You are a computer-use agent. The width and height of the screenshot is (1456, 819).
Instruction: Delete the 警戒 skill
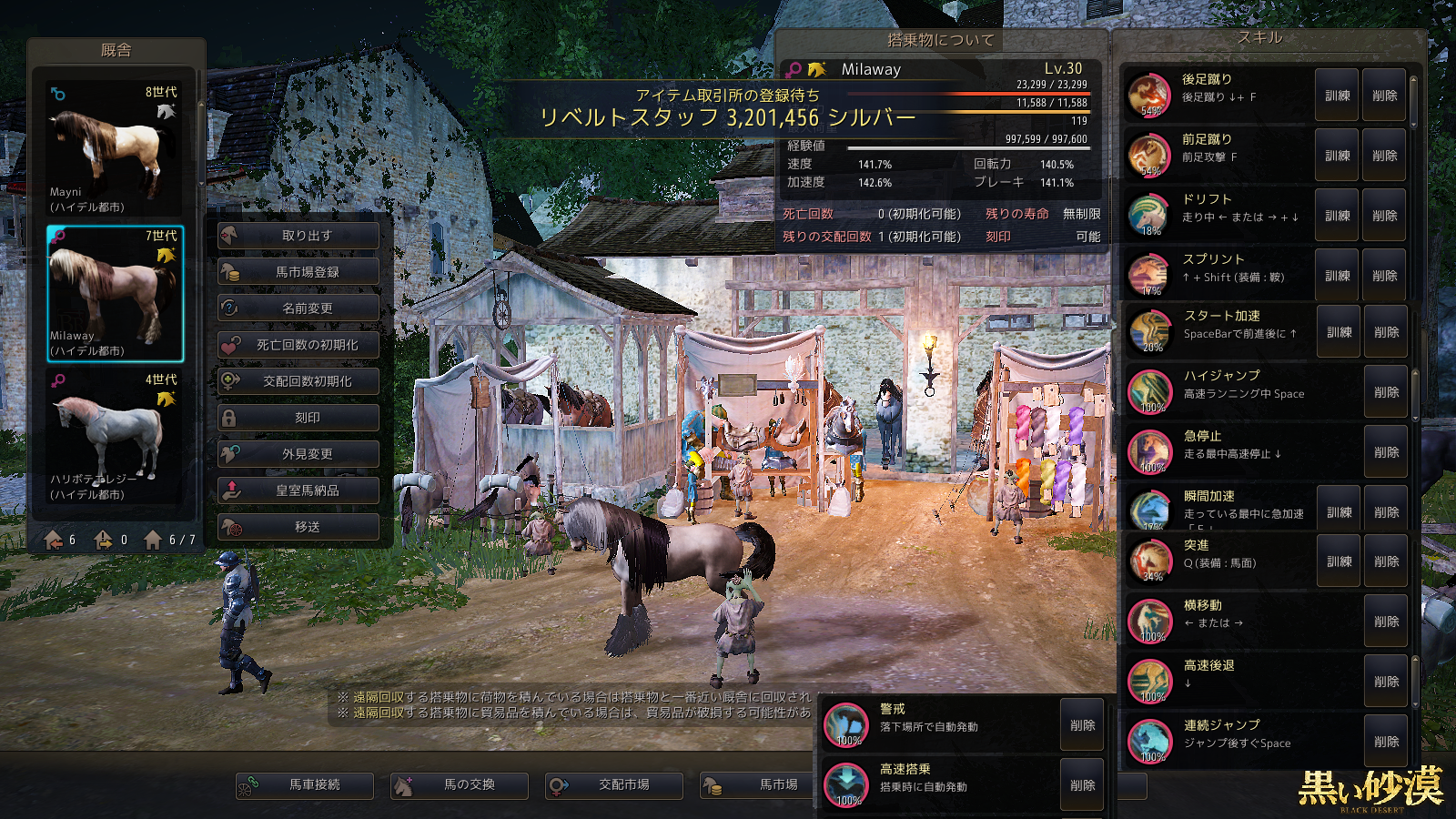pyautogui.click(x=1082, y=725)
